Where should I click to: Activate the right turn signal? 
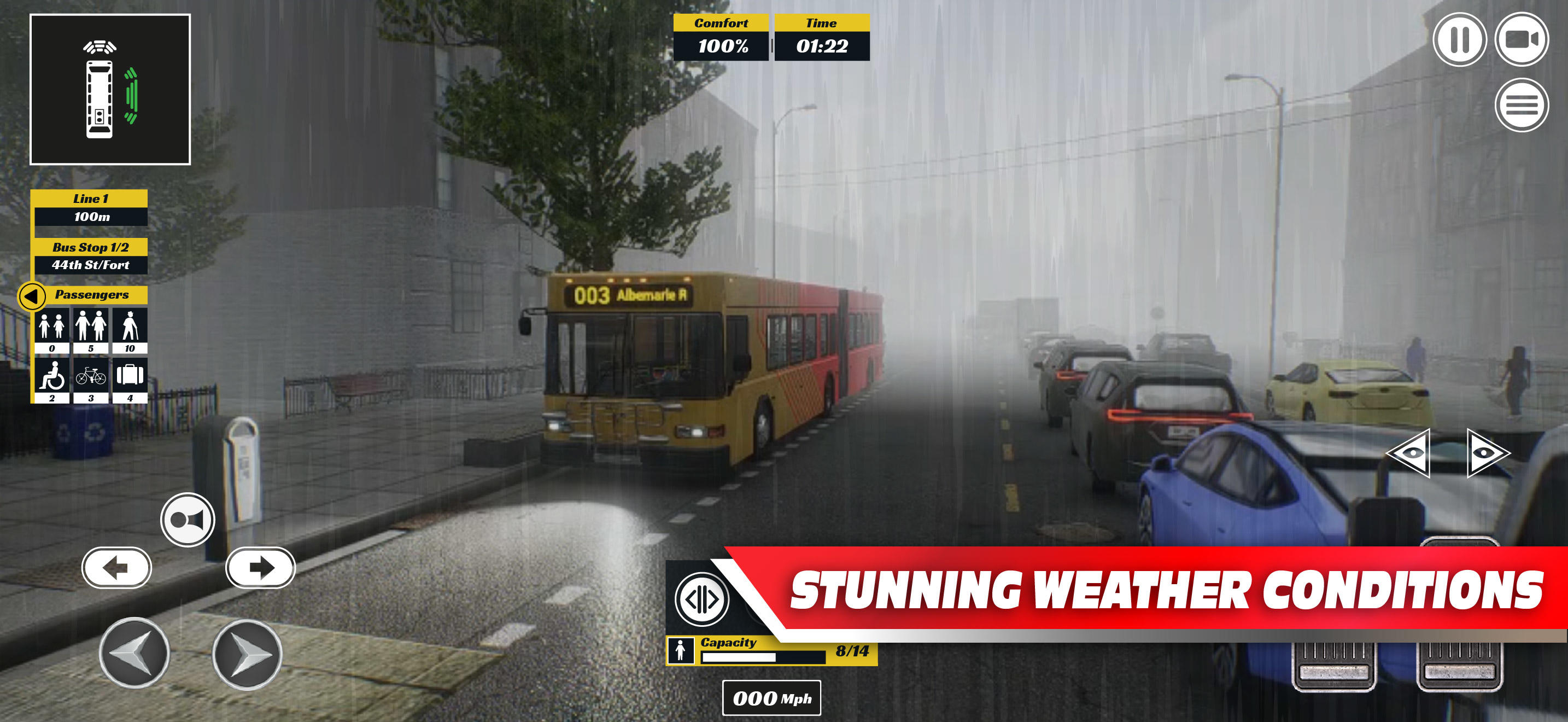(x=262, y=567)
